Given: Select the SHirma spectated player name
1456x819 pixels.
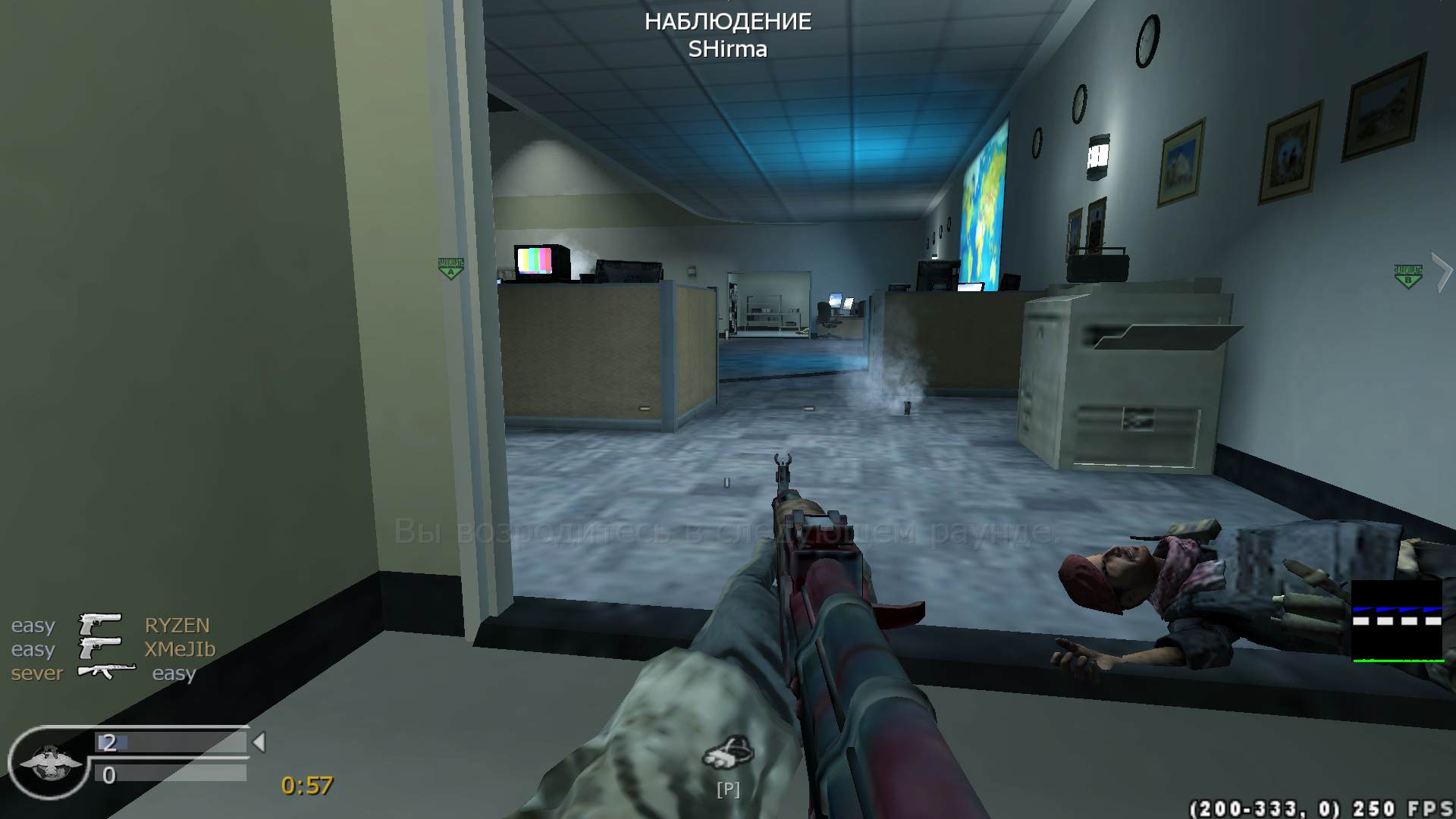Looking at the screenshot, I should click(x=728, y=50).
